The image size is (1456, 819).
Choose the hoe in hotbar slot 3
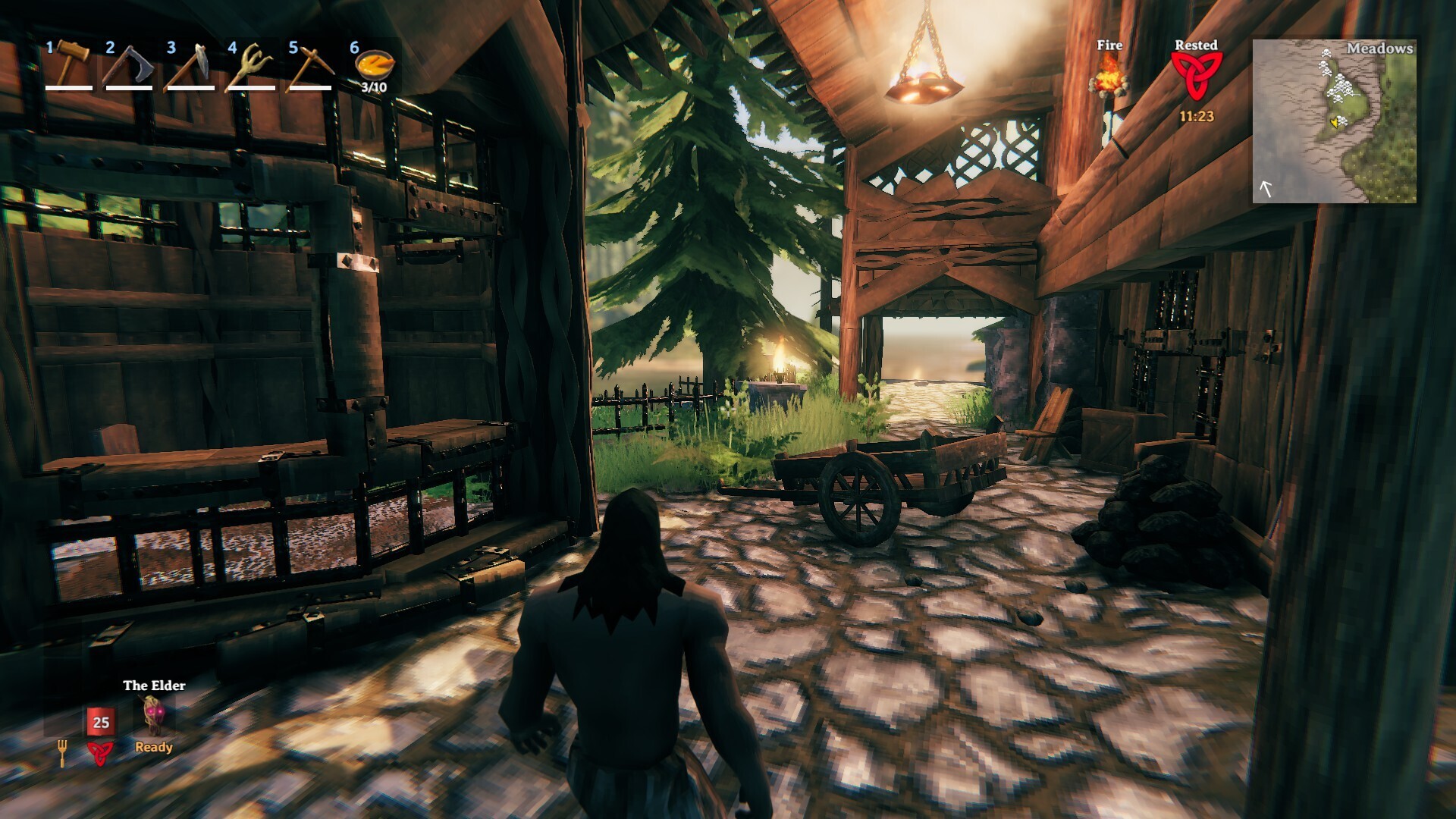coord(190,65)
